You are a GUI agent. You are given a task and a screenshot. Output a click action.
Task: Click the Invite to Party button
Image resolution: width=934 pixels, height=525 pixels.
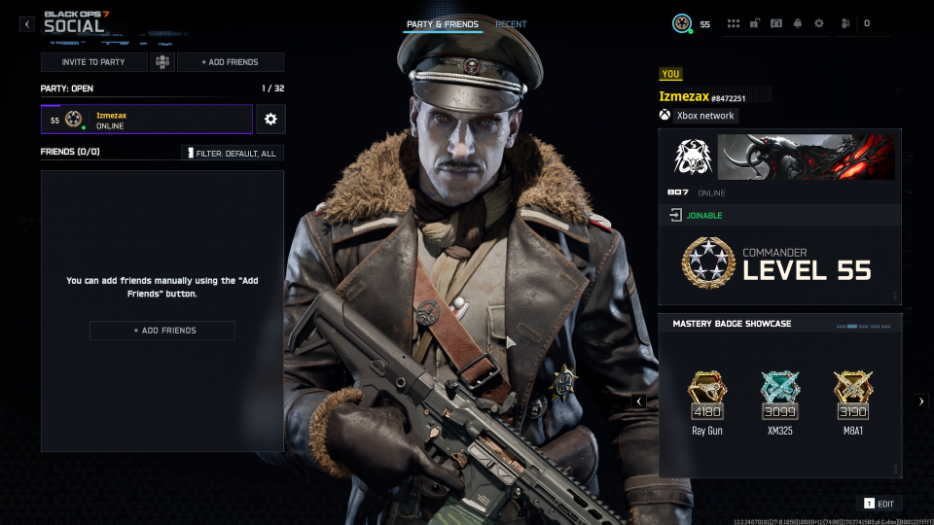94,62
